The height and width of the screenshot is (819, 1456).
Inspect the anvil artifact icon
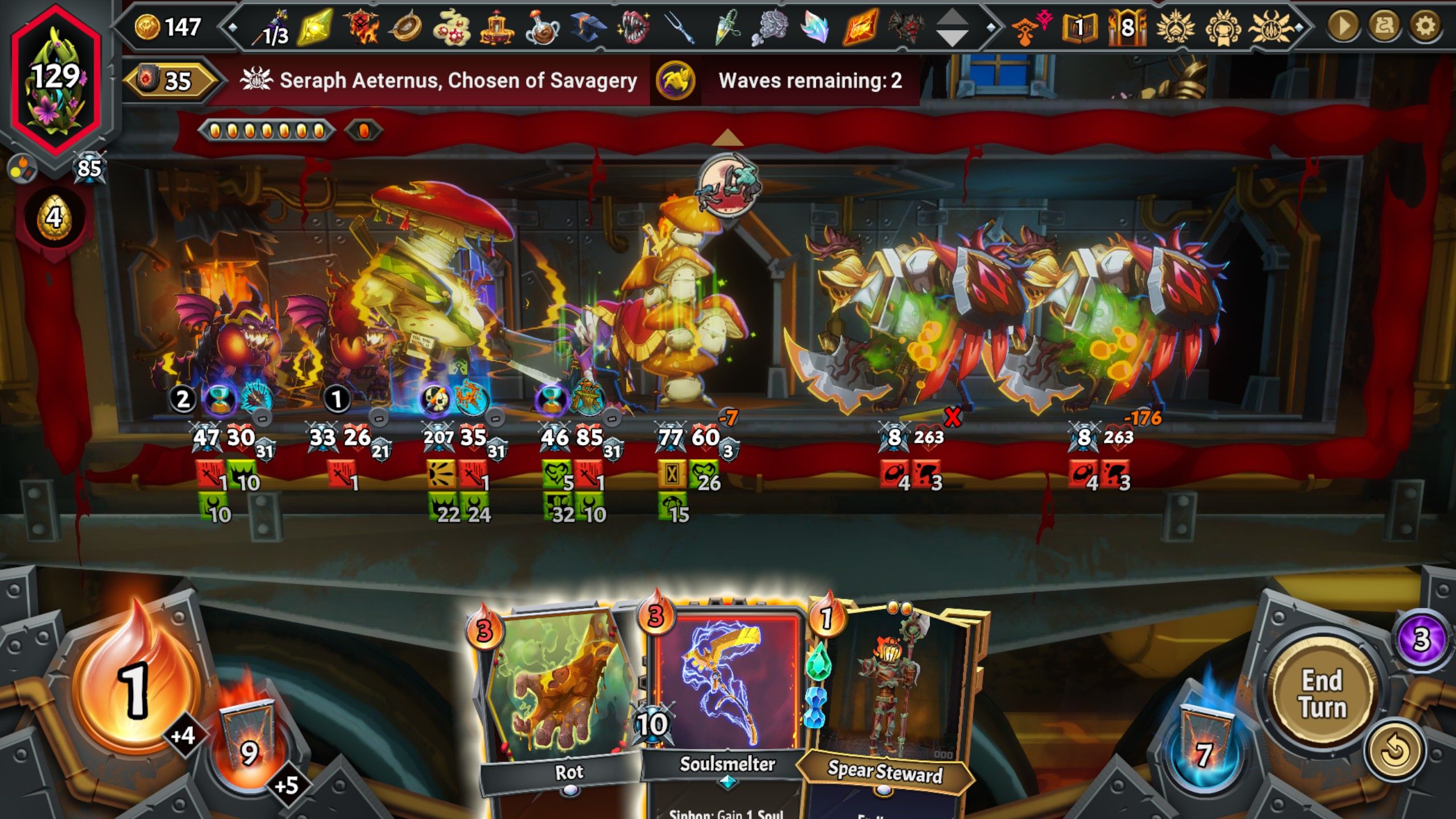[x=588, y=27]
